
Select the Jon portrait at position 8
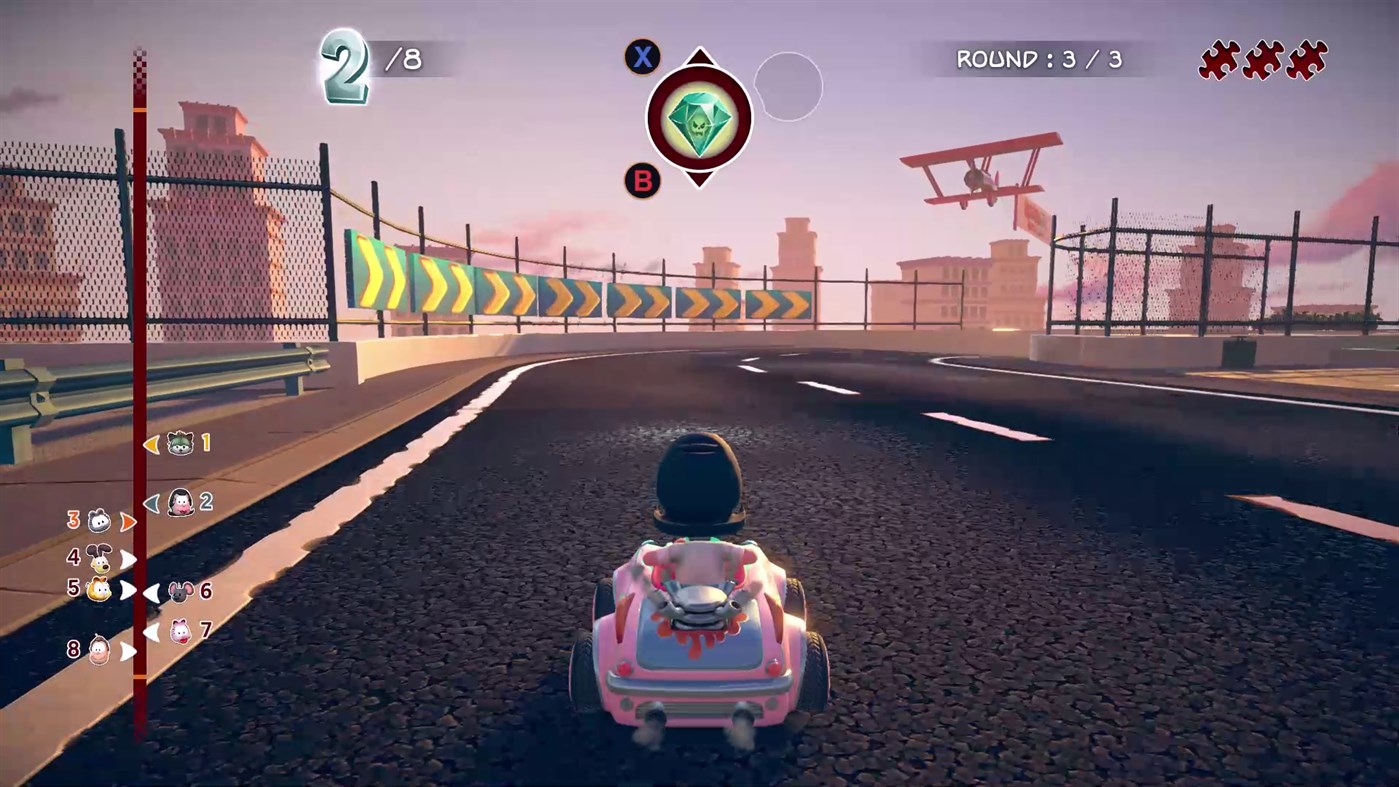[98, 650]
